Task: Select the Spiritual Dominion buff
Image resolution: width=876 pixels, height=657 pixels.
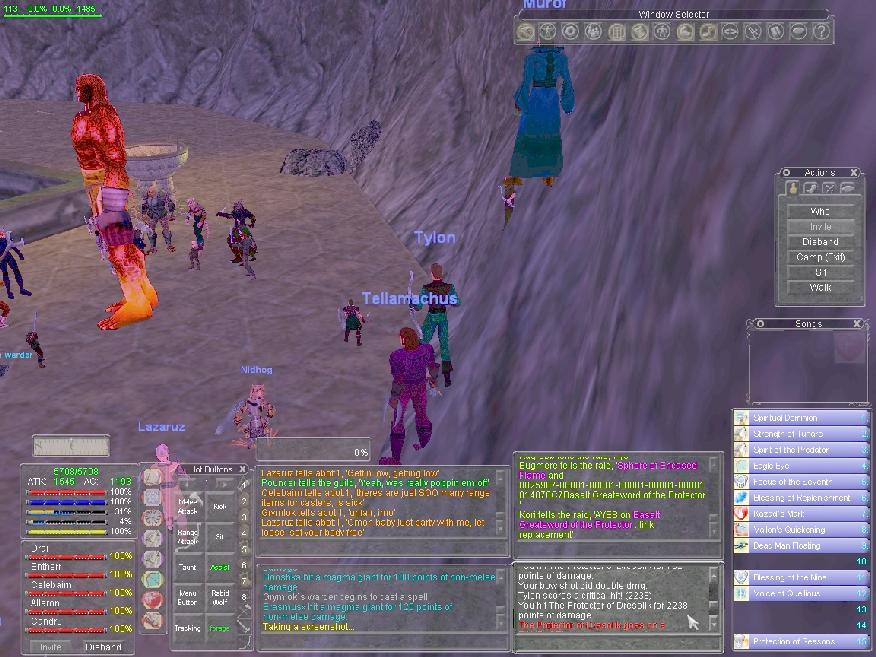Action: (798, 418)
